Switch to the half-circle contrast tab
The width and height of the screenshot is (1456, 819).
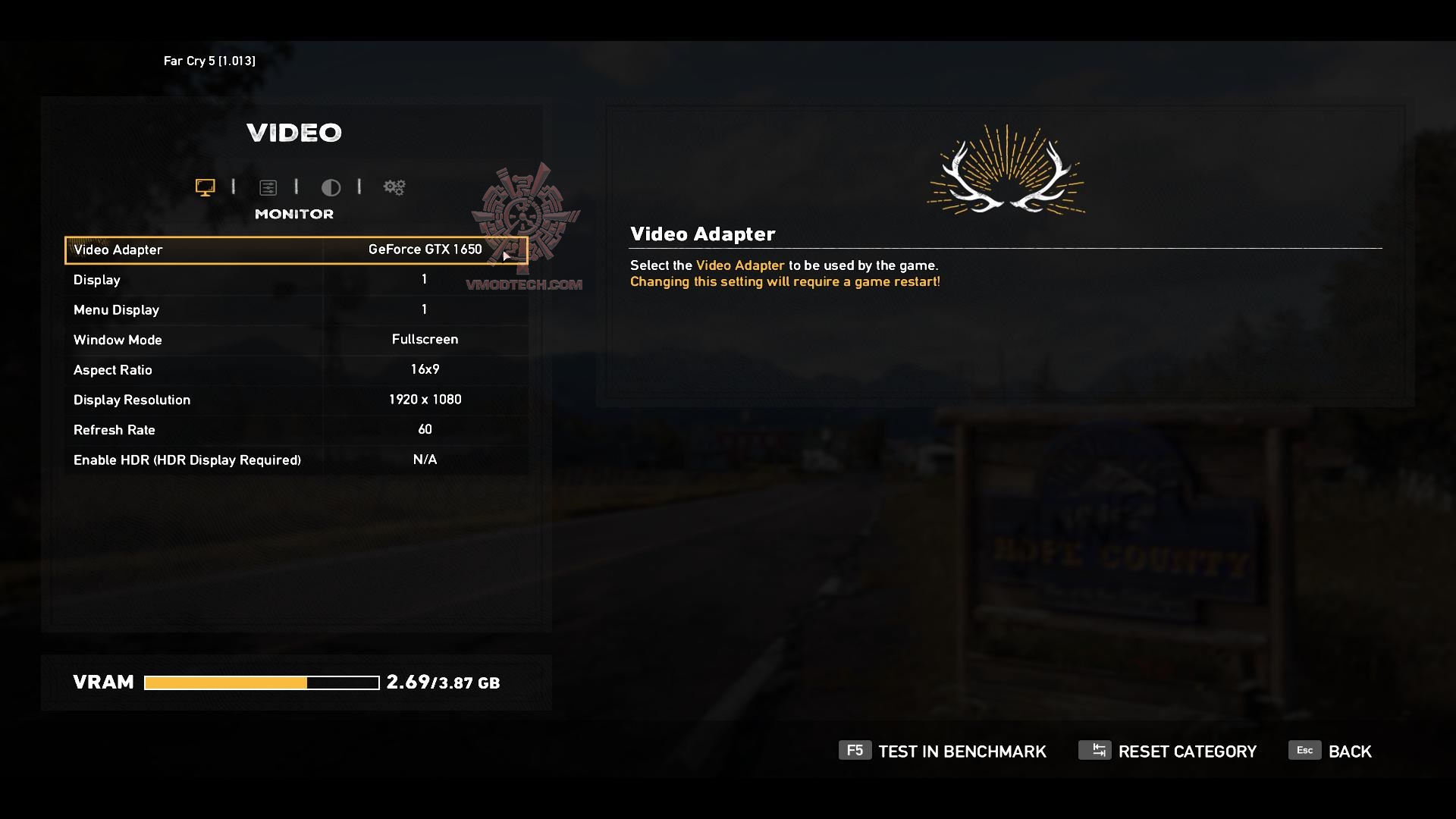(x=331, y=187)
